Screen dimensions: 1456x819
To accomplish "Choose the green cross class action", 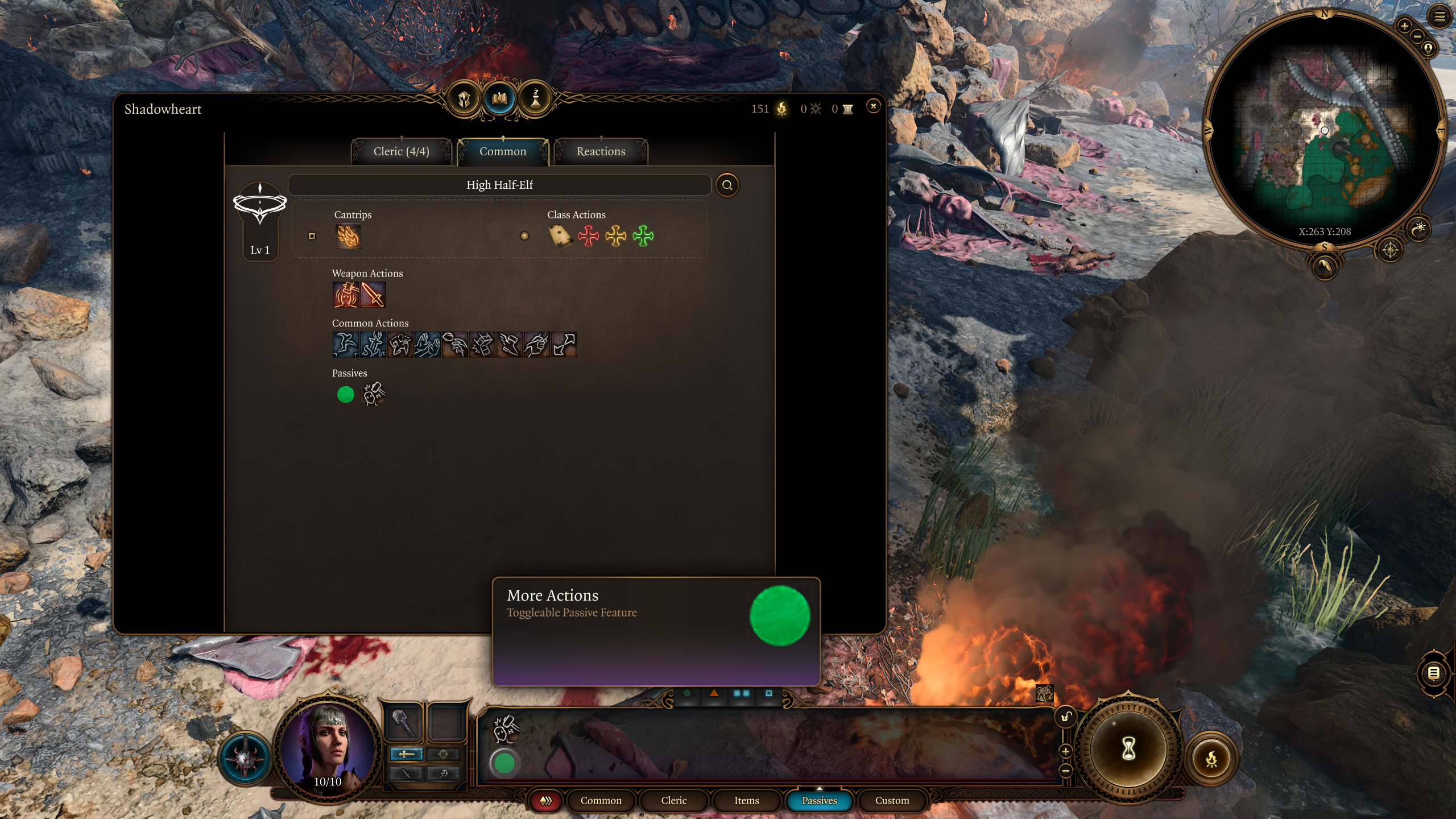I will [x=643, y=235].
